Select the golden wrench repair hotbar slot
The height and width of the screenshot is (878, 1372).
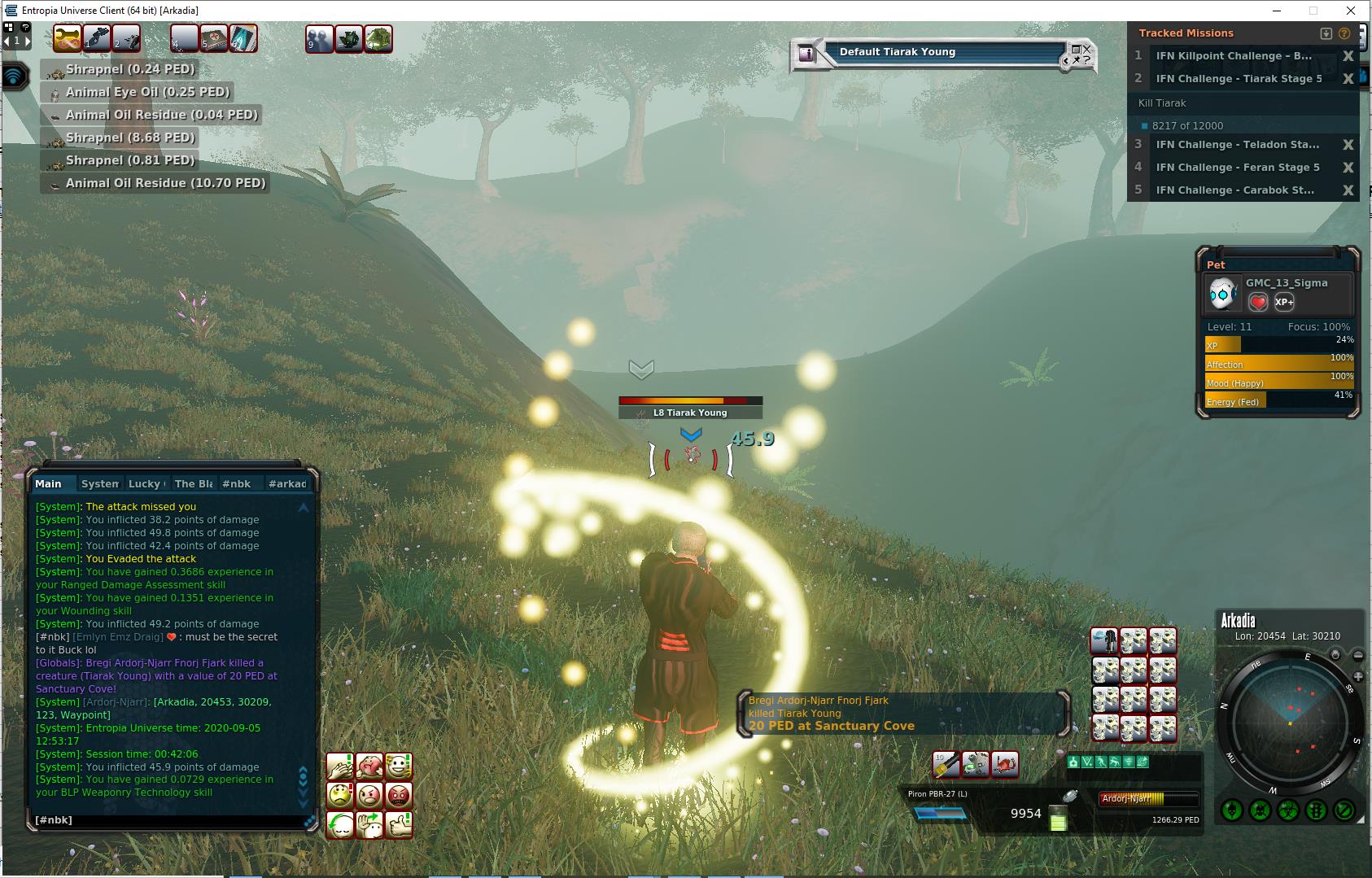[x=67, y=38]
